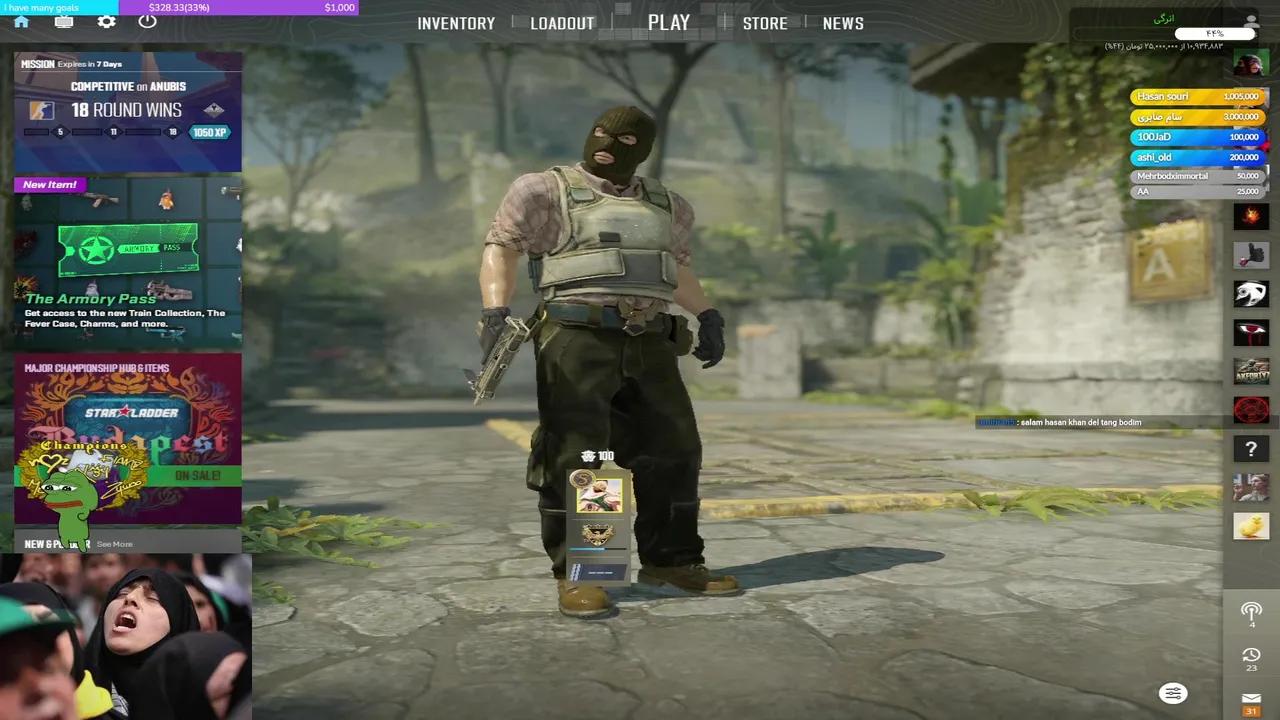
Task: View the Competitive on Anubis mission
Action: point(127,105)
